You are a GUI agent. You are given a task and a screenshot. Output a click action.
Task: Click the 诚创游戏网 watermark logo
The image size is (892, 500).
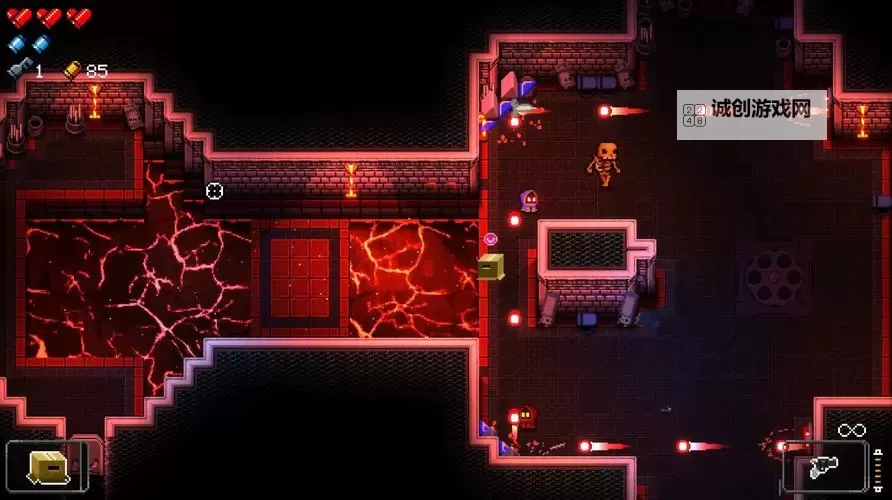pos(751,111)
